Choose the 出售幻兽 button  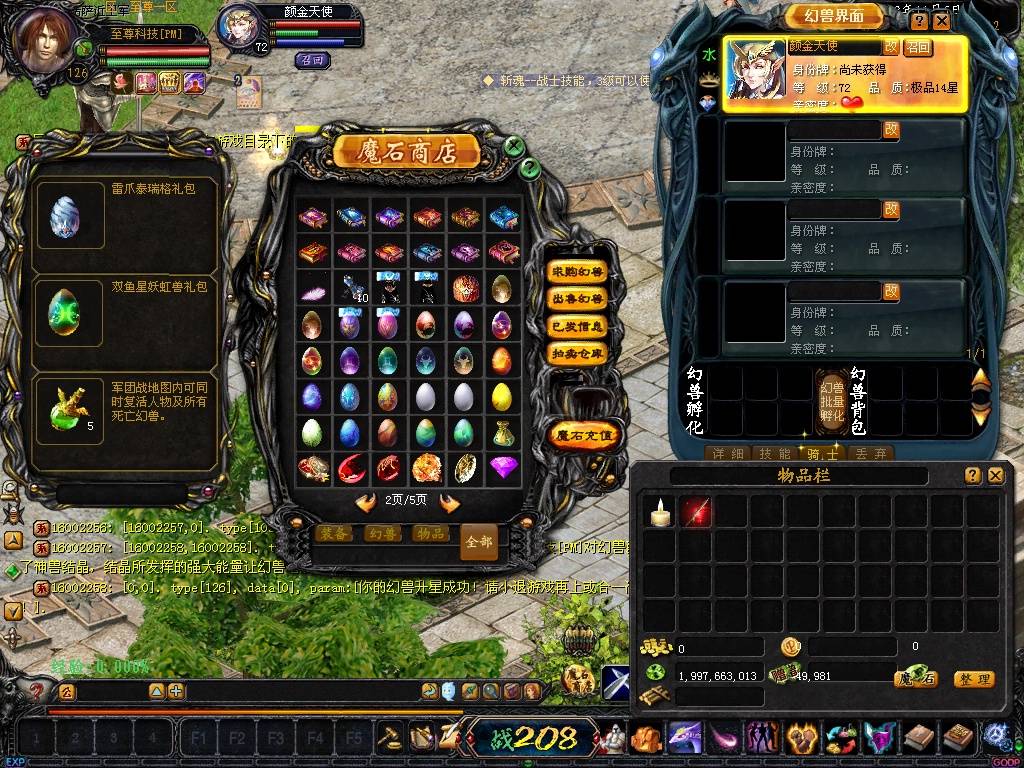(577, 299)
